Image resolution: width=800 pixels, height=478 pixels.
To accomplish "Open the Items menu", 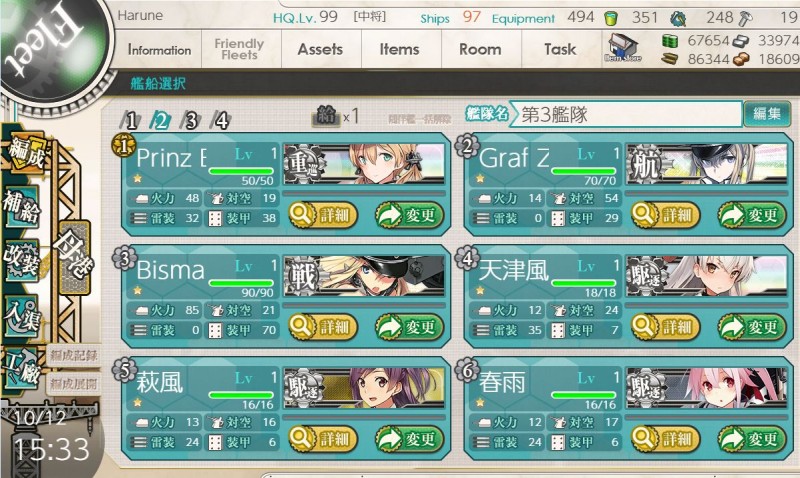I will coord(399,49).
